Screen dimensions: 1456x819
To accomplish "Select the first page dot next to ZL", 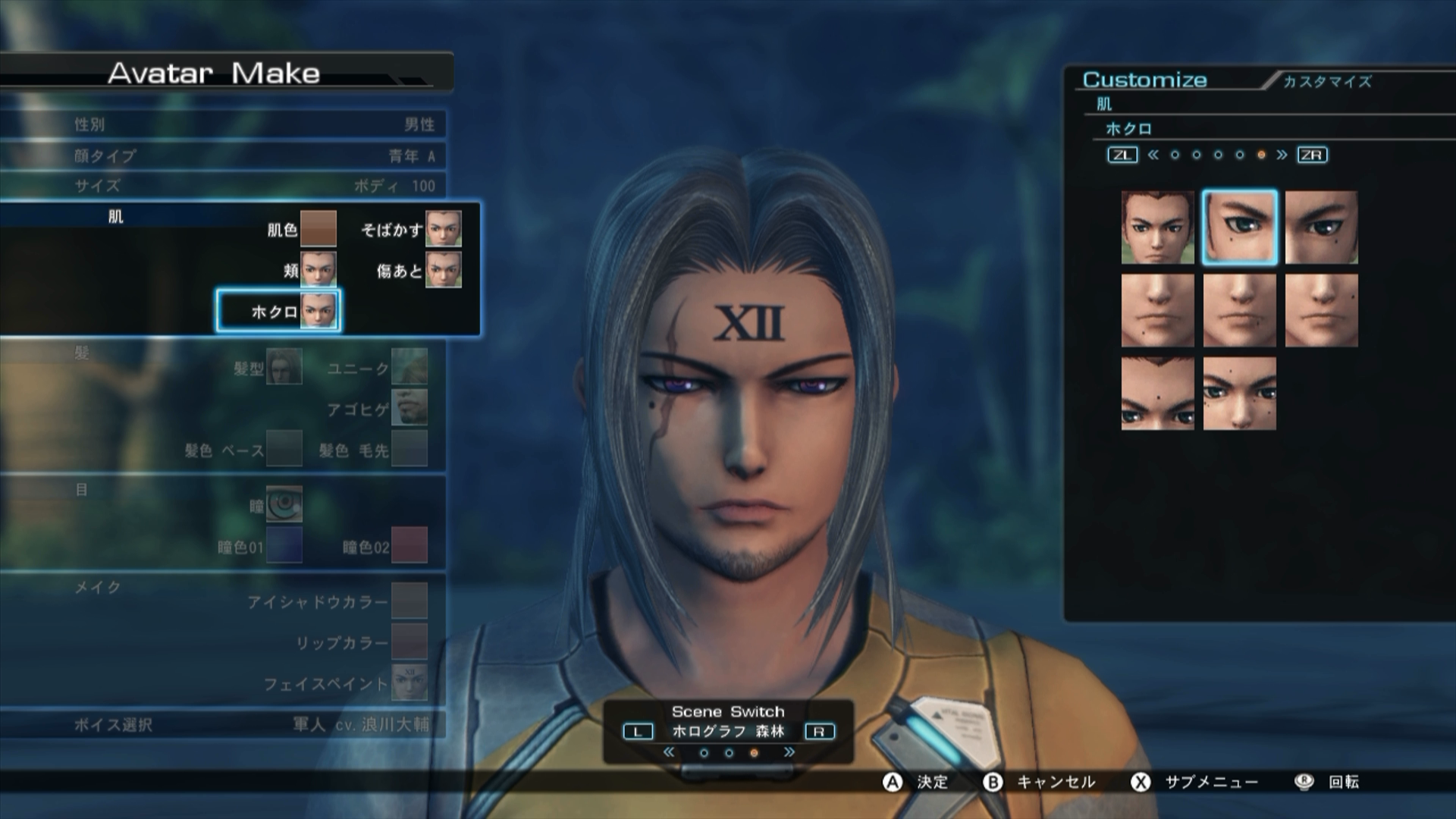I will [1176, 155].
